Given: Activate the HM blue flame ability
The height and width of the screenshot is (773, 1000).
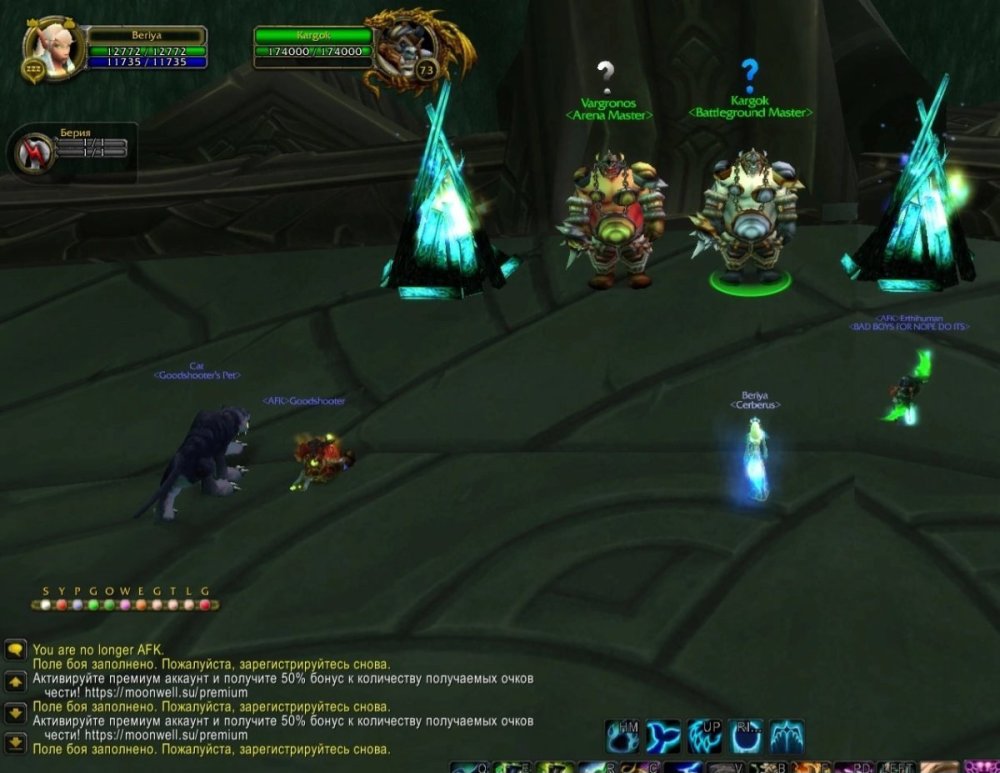Looking at the screenshot, I should [623, 736].
